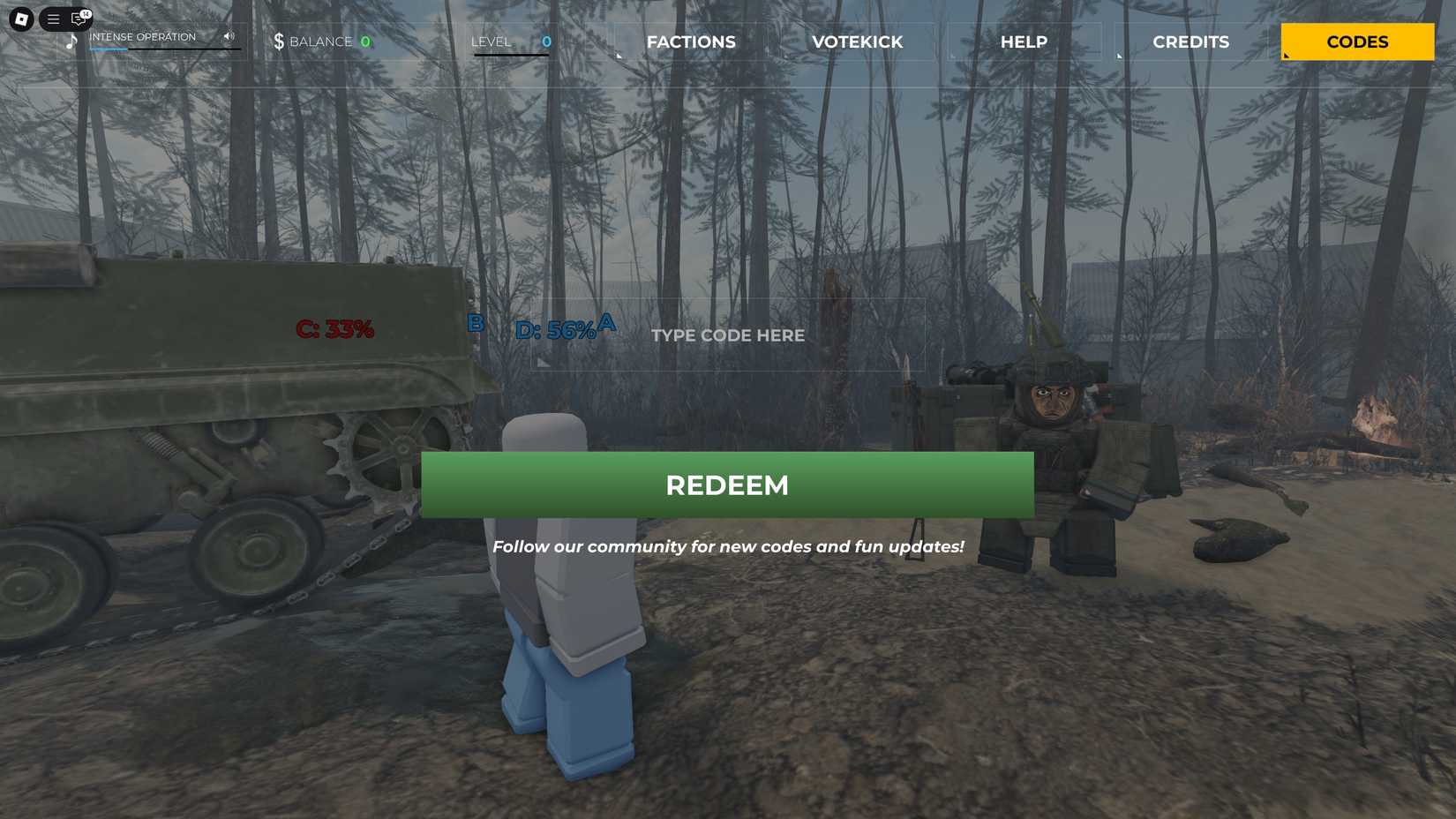Image resolution: width=1456 pixels, height=819 pixels.
Task: Mute the Intense Operation soundtrack speaker
Action: point(229,36)
